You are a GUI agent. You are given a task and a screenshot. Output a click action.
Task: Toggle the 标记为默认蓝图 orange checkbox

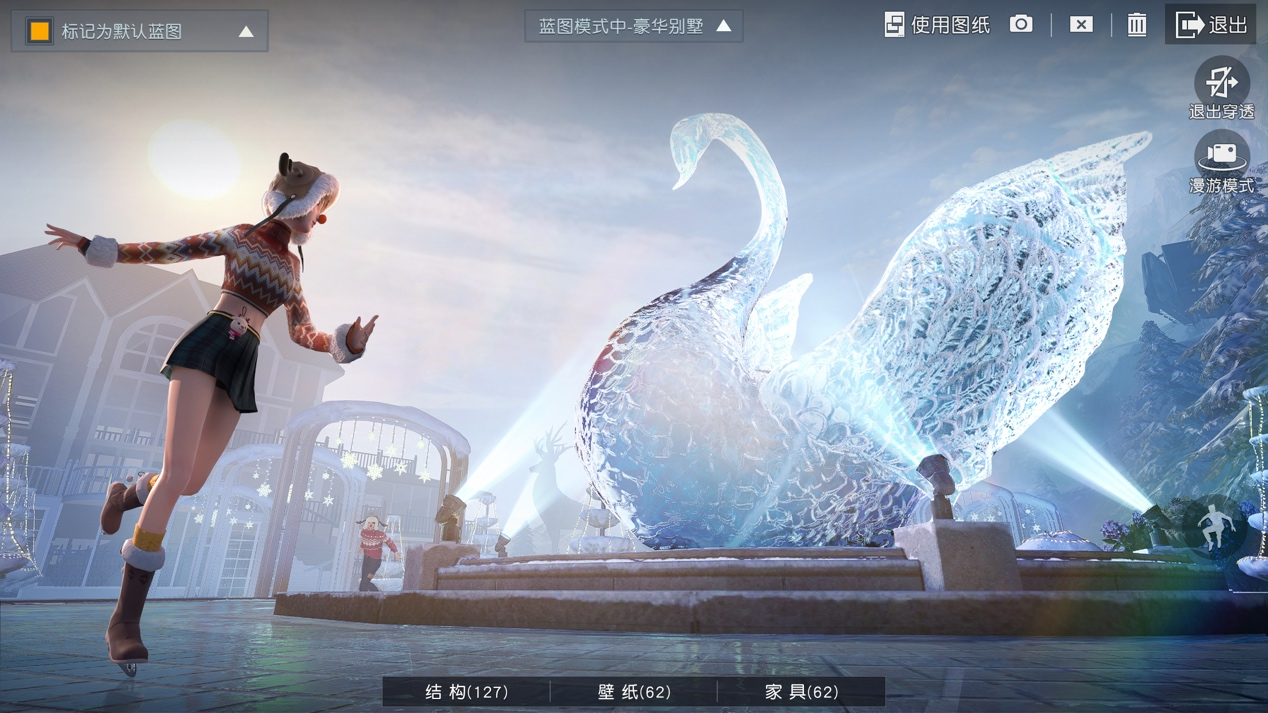click(x=39, y=31)
